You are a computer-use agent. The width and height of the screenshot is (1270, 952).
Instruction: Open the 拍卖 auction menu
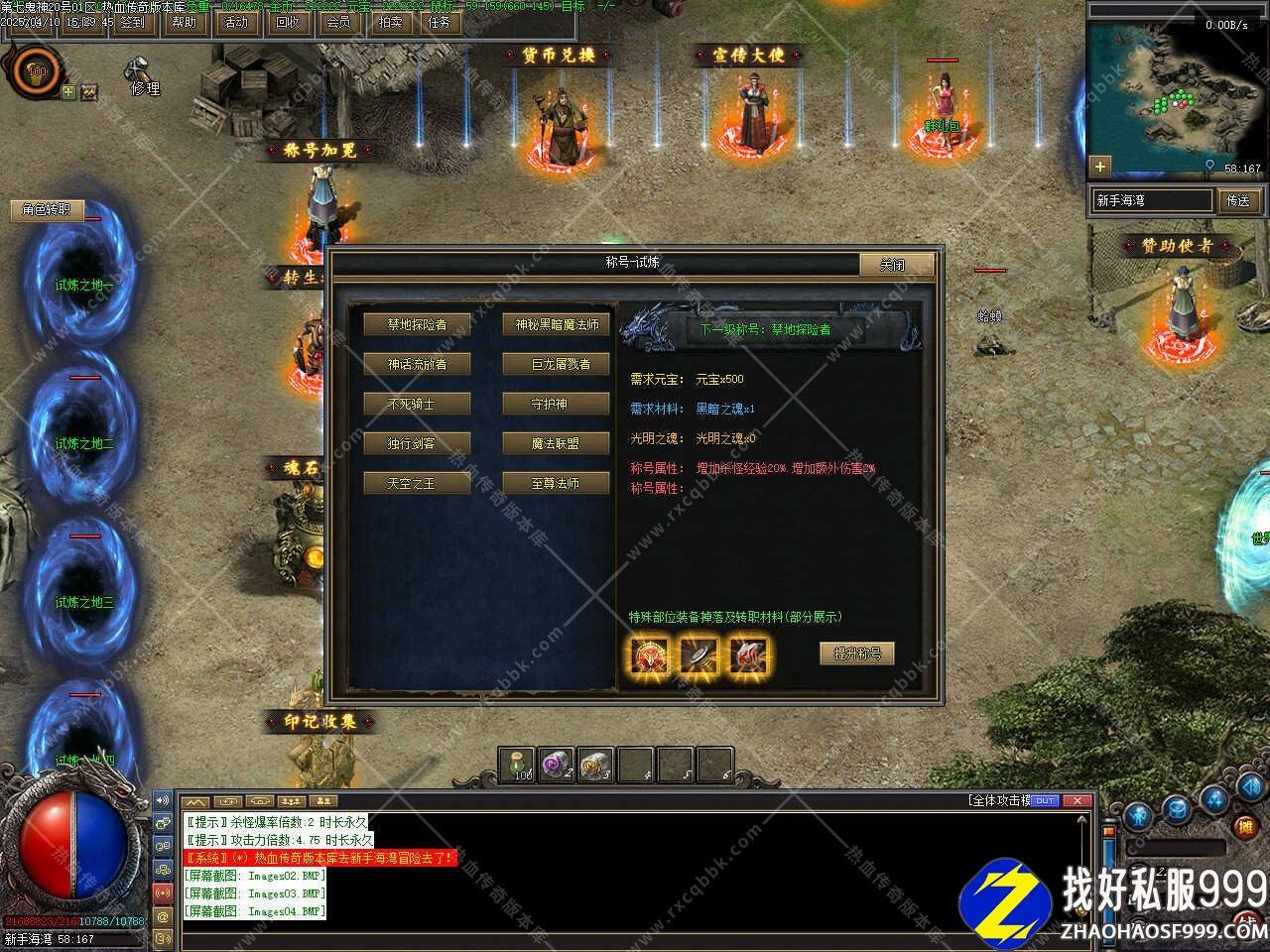[x=390, y=22]
